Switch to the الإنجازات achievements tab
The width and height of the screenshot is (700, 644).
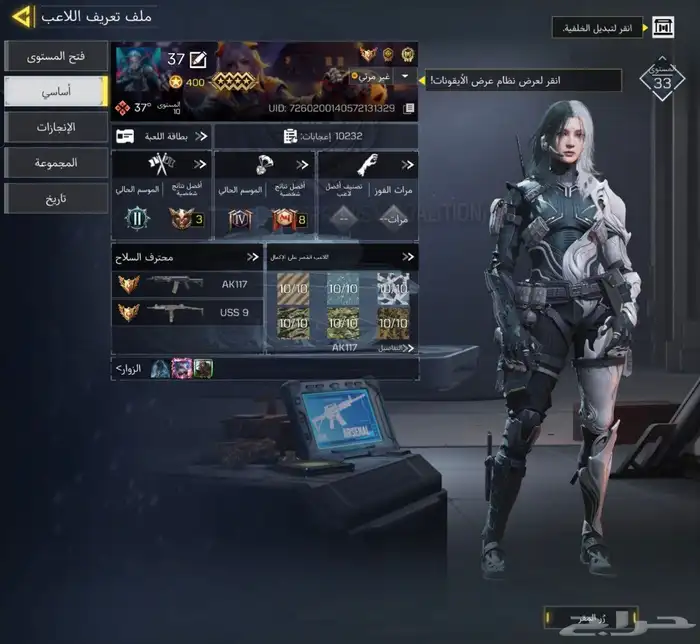[x=55, y=127]
